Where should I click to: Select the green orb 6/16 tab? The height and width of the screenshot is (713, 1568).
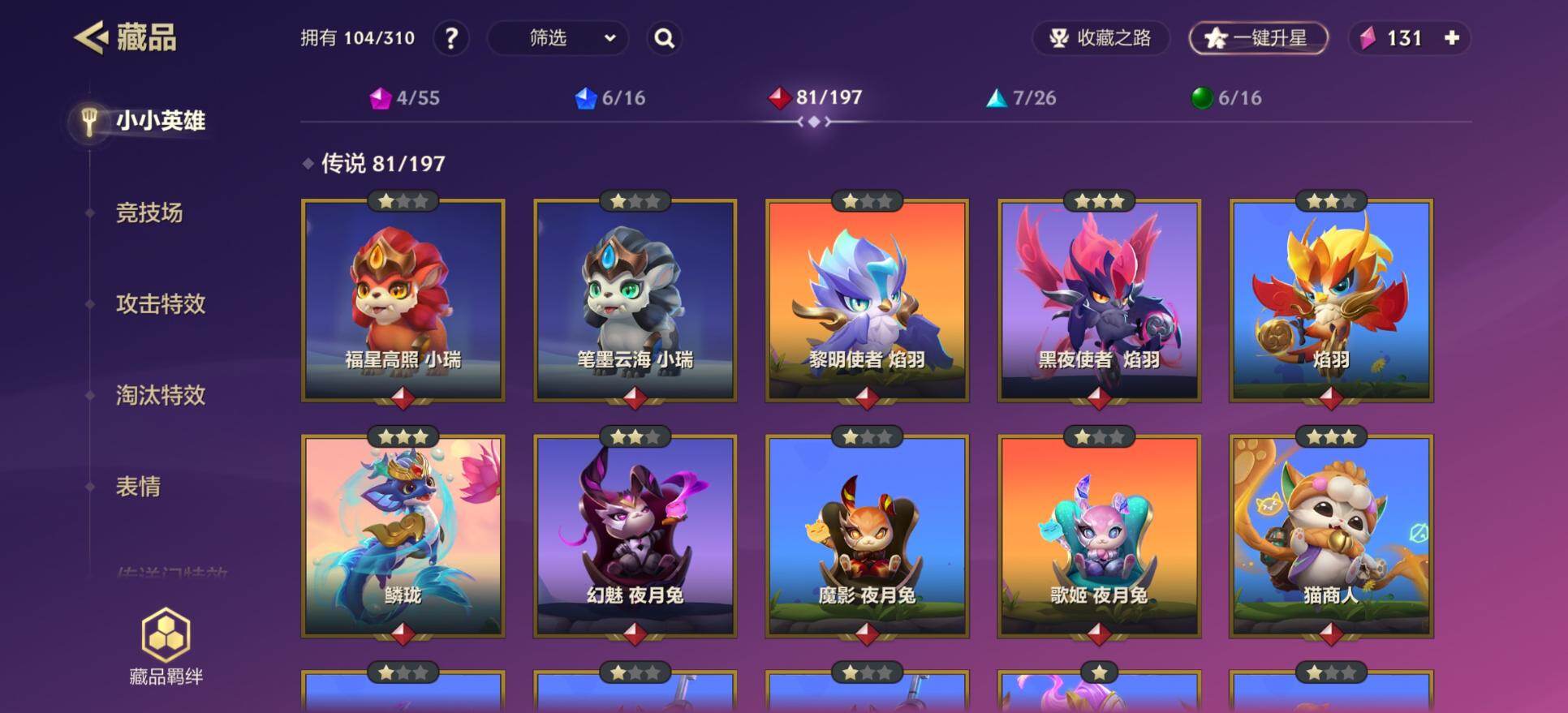point(1226,98)
